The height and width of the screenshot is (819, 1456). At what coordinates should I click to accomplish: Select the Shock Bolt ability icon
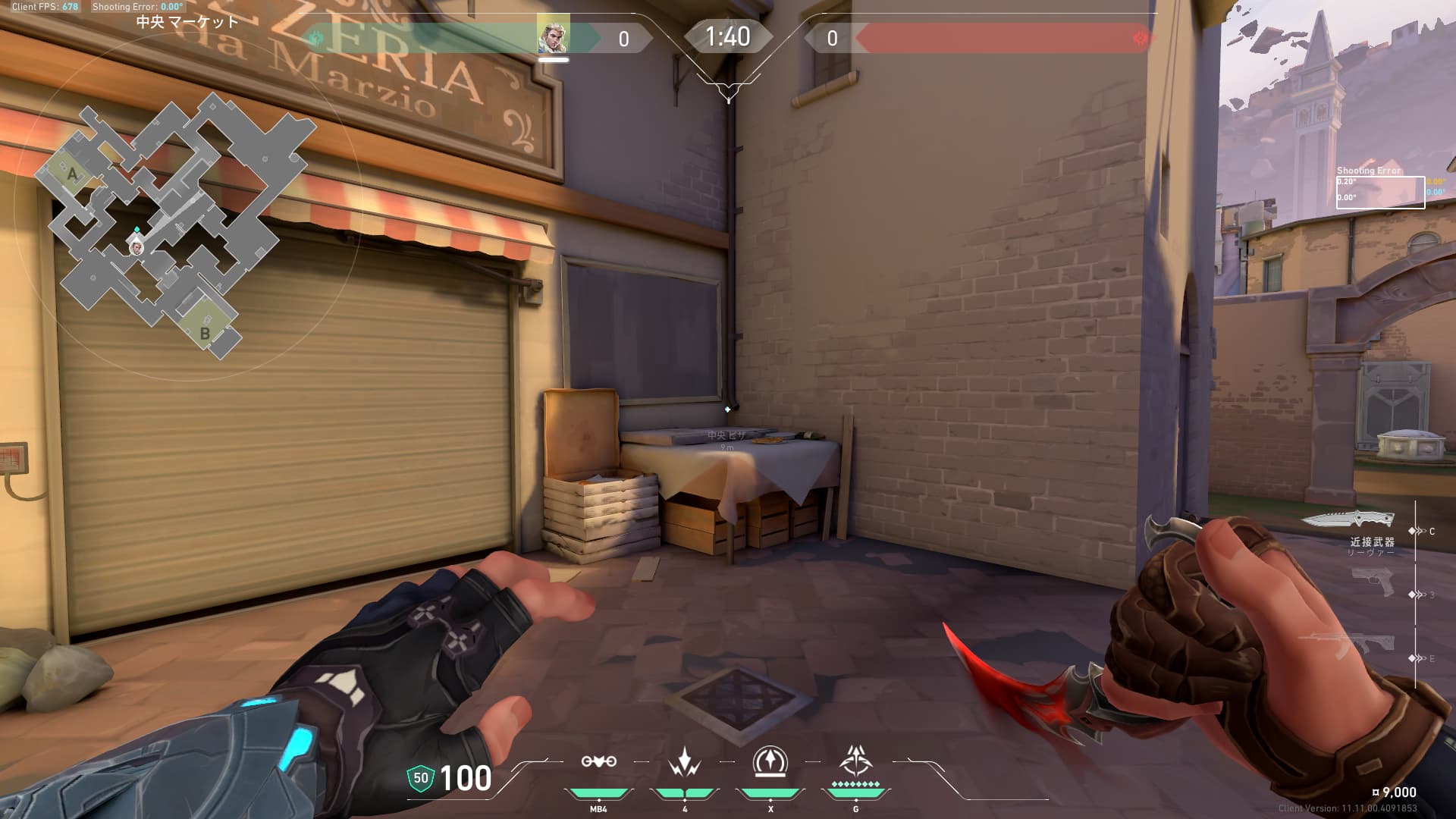point(684,761)
